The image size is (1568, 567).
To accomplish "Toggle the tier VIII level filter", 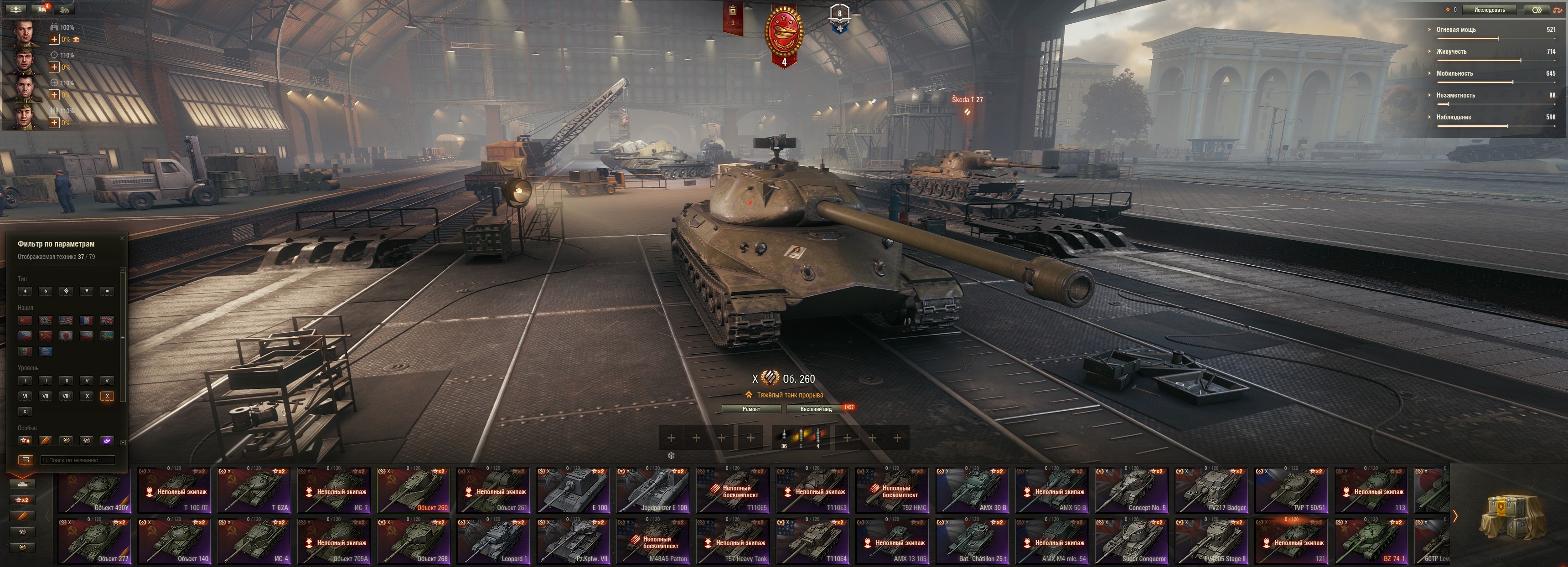I will click(x=66, y=396).
